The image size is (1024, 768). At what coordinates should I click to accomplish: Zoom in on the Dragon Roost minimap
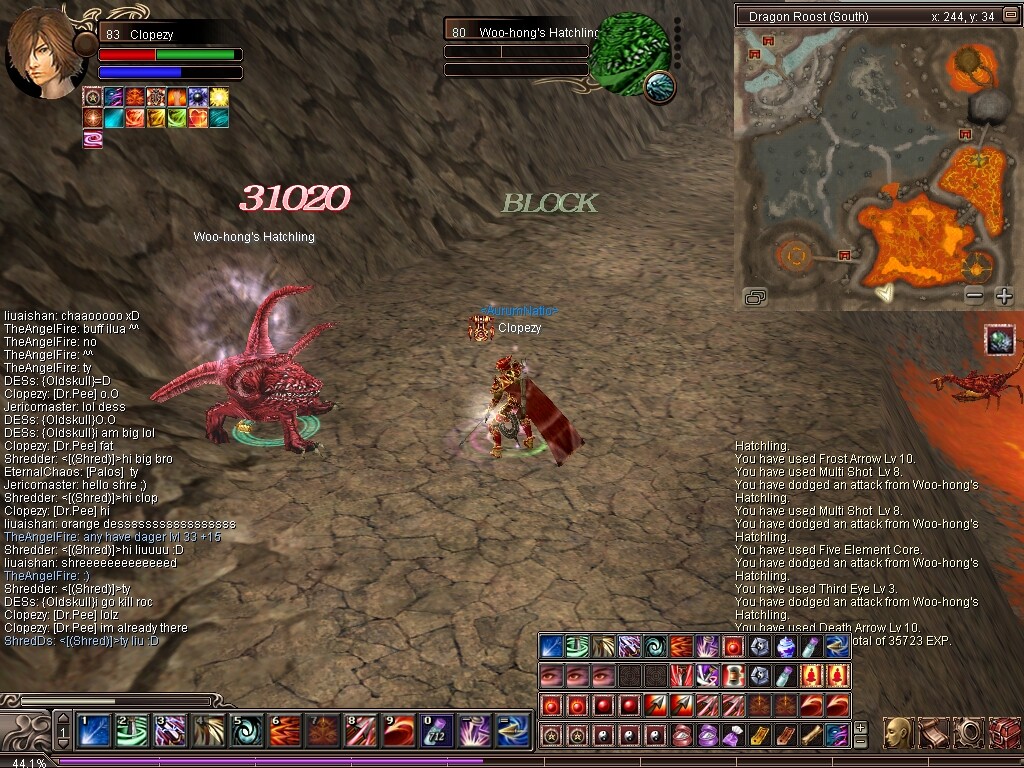tap(1004, 296)
